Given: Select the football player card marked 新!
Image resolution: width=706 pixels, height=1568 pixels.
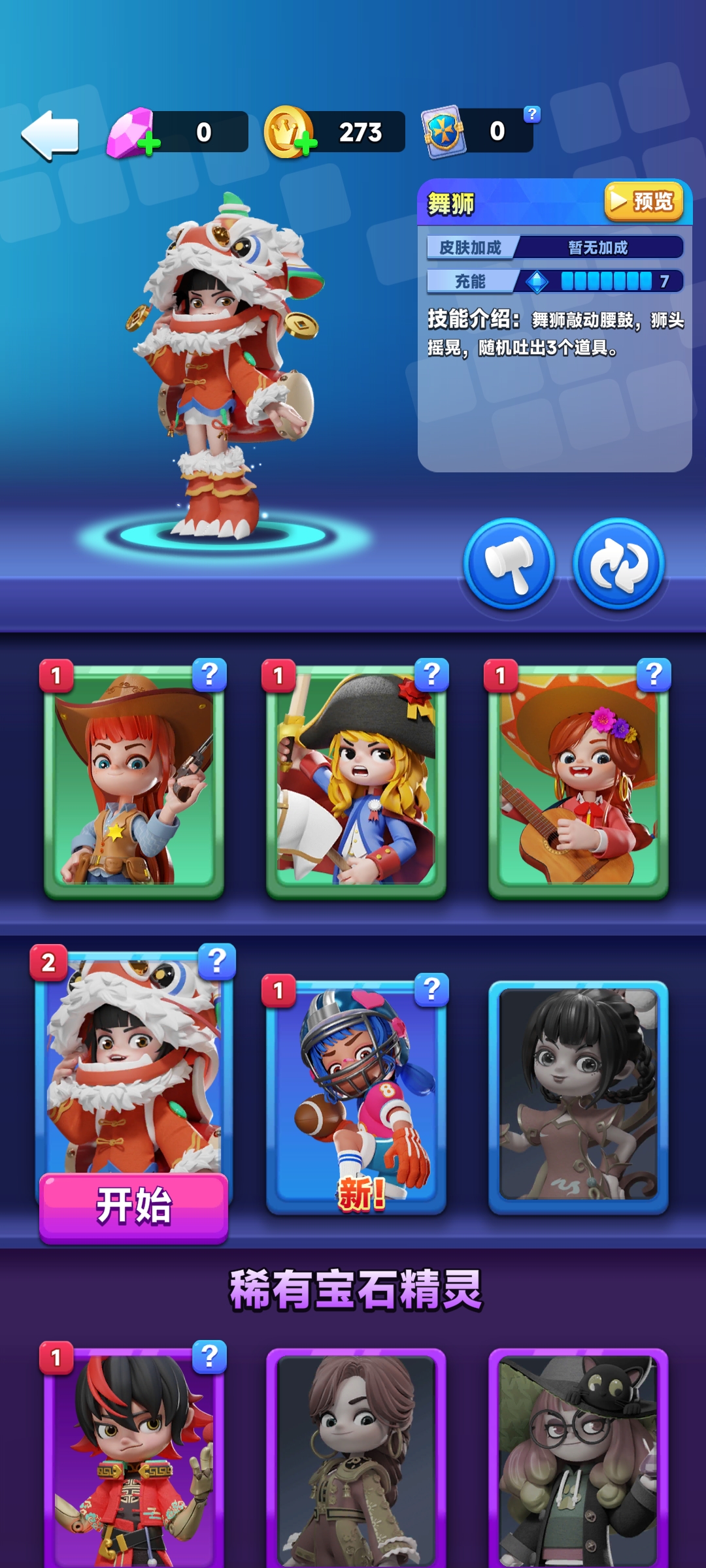Looking at the screenshot, I should pos(356,1098).
